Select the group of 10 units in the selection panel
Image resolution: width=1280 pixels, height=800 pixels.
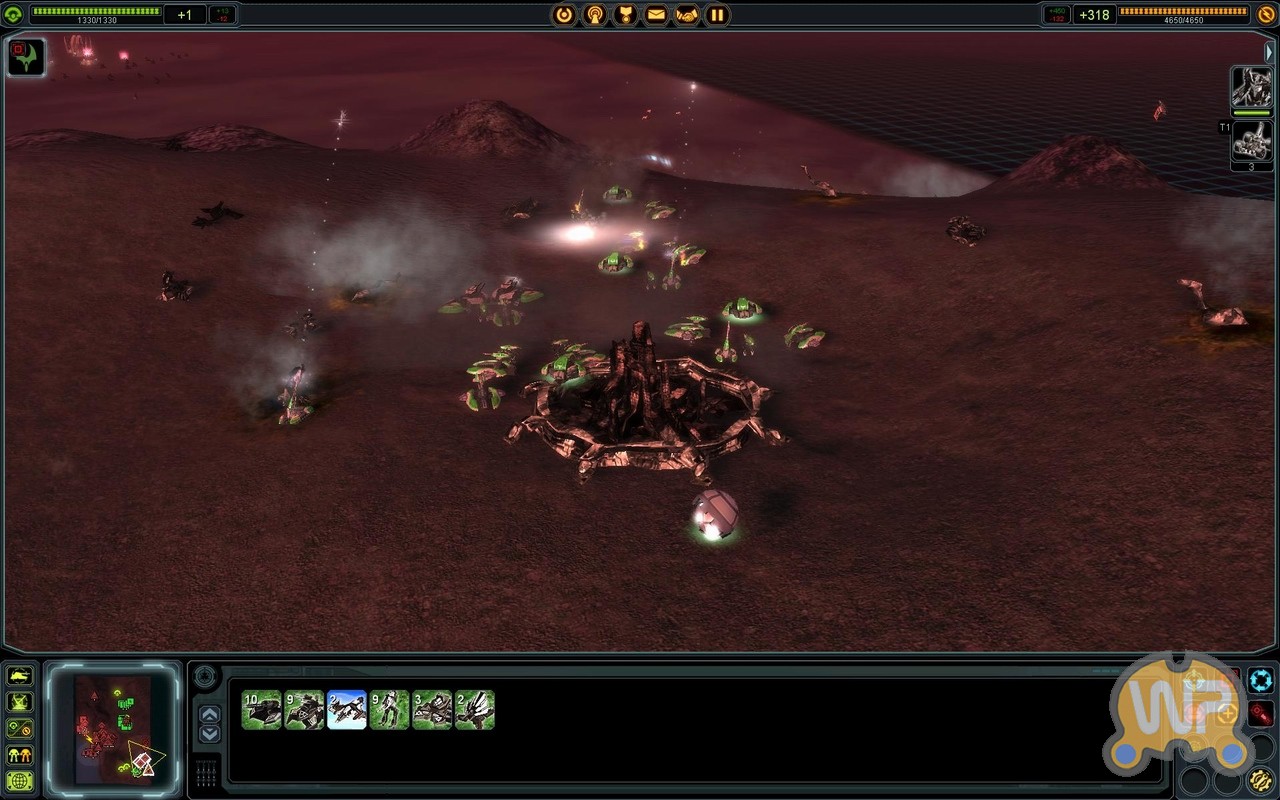click(261, 710)
